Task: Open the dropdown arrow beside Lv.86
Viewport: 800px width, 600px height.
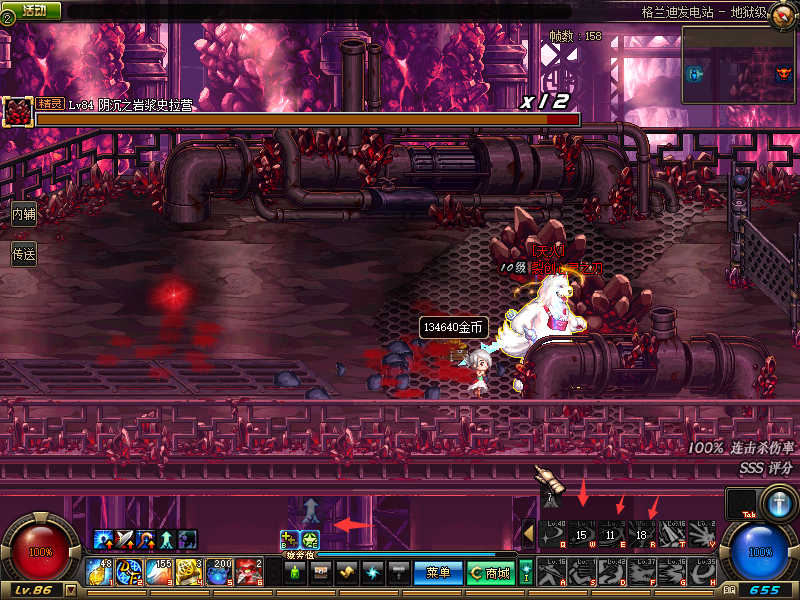Action: pos(70,591)
